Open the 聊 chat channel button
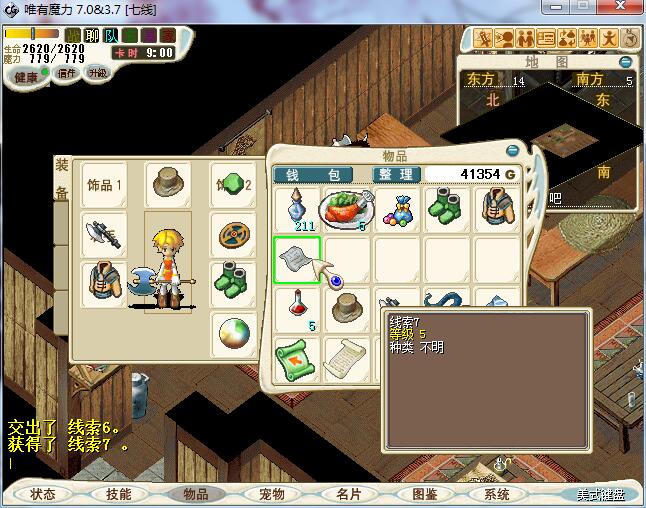 click(x=92, y=36)
